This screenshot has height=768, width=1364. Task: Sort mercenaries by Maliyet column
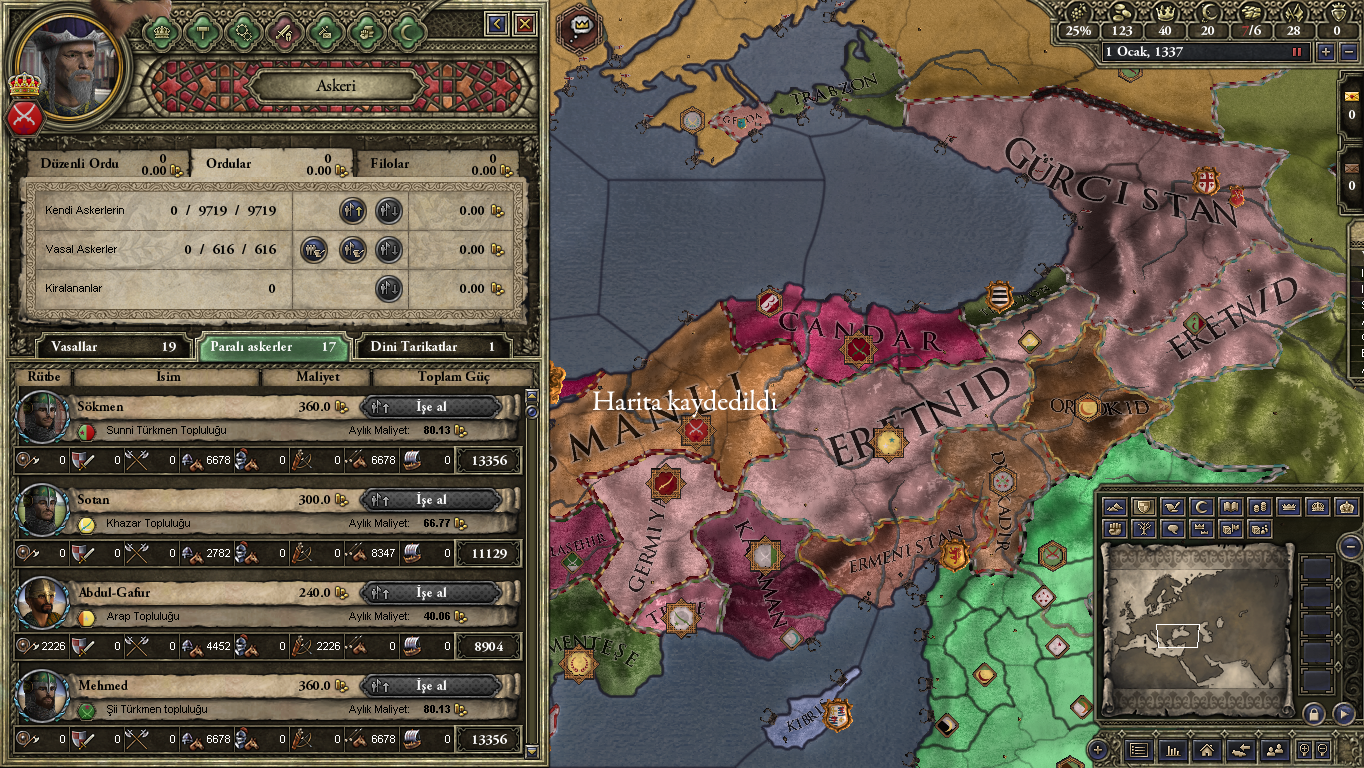click(x=317, y=377)
